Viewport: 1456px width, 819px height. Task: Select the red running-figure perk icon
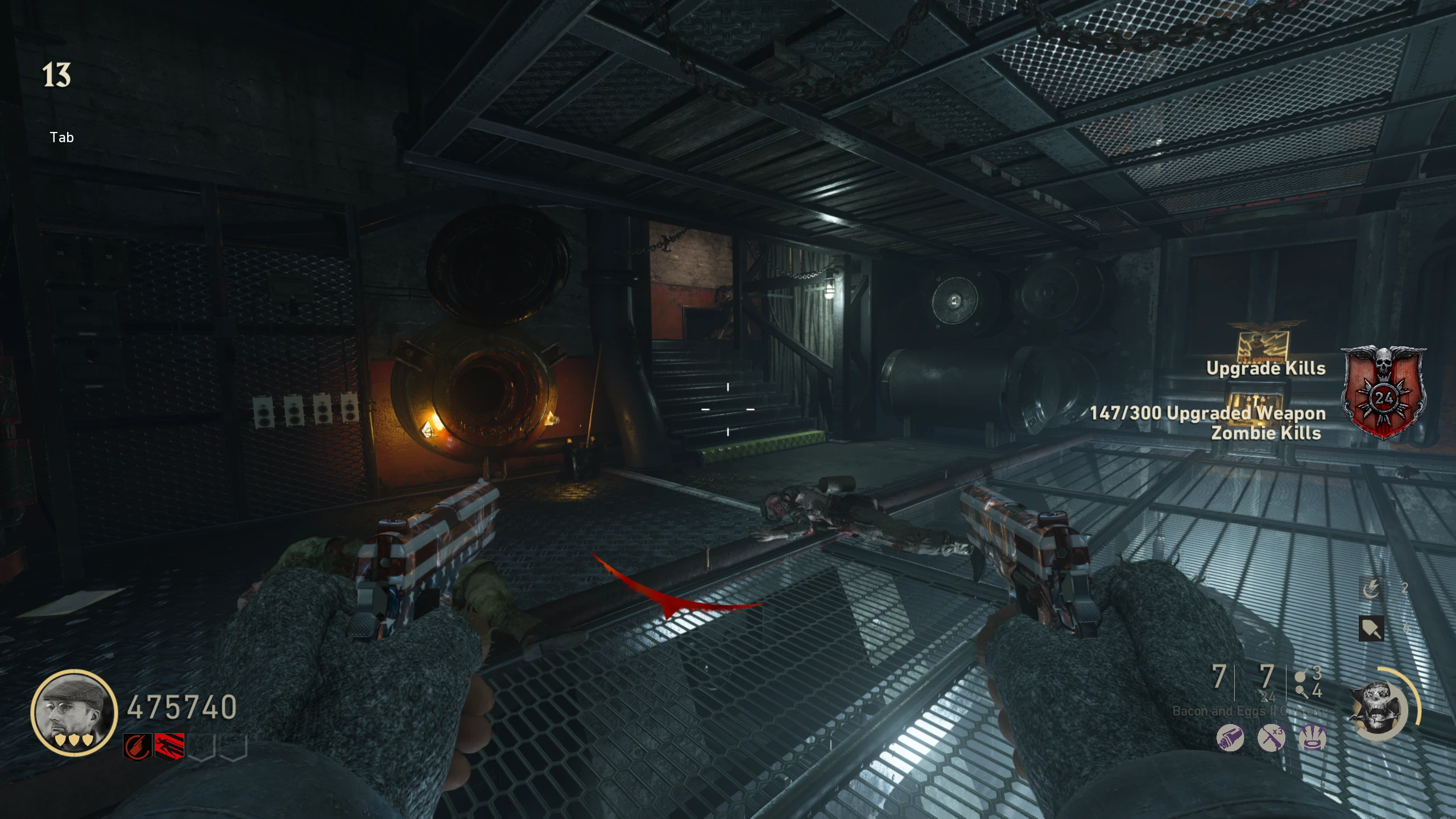pyautogui.click(x=169, y=746)
